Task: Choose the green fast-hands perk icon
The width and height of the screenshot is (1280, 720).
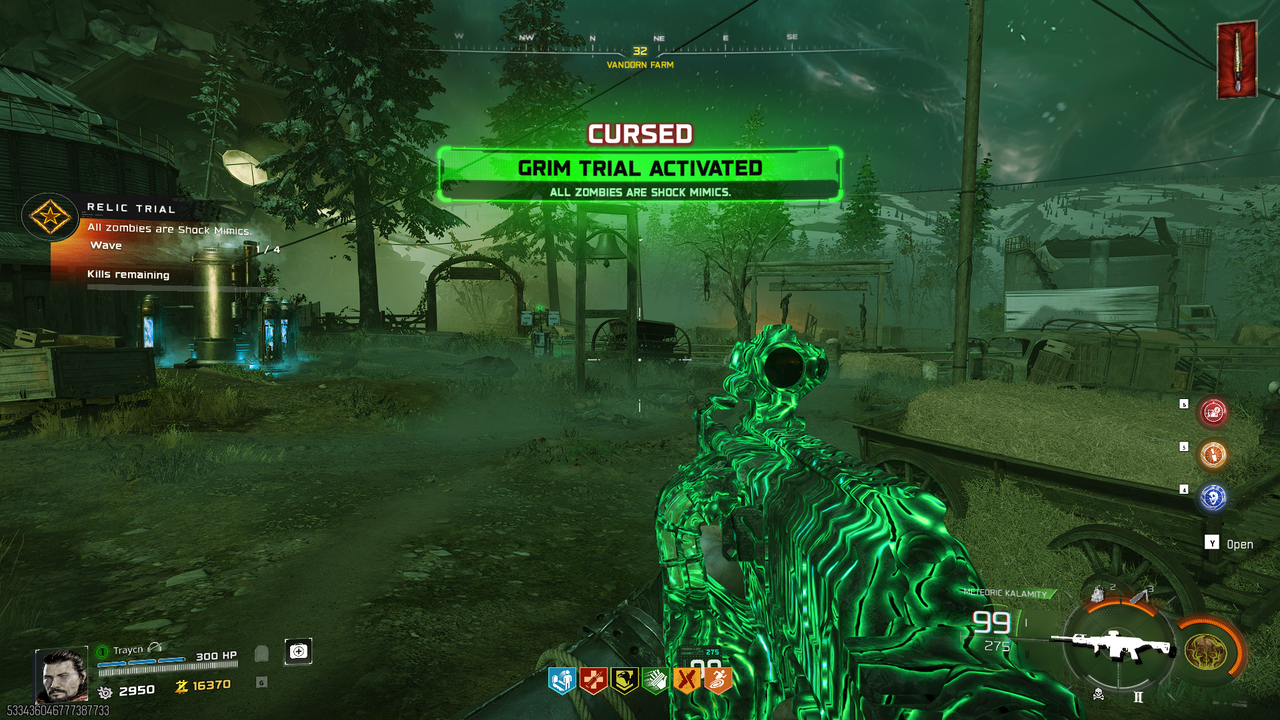Action: (655, 681)
